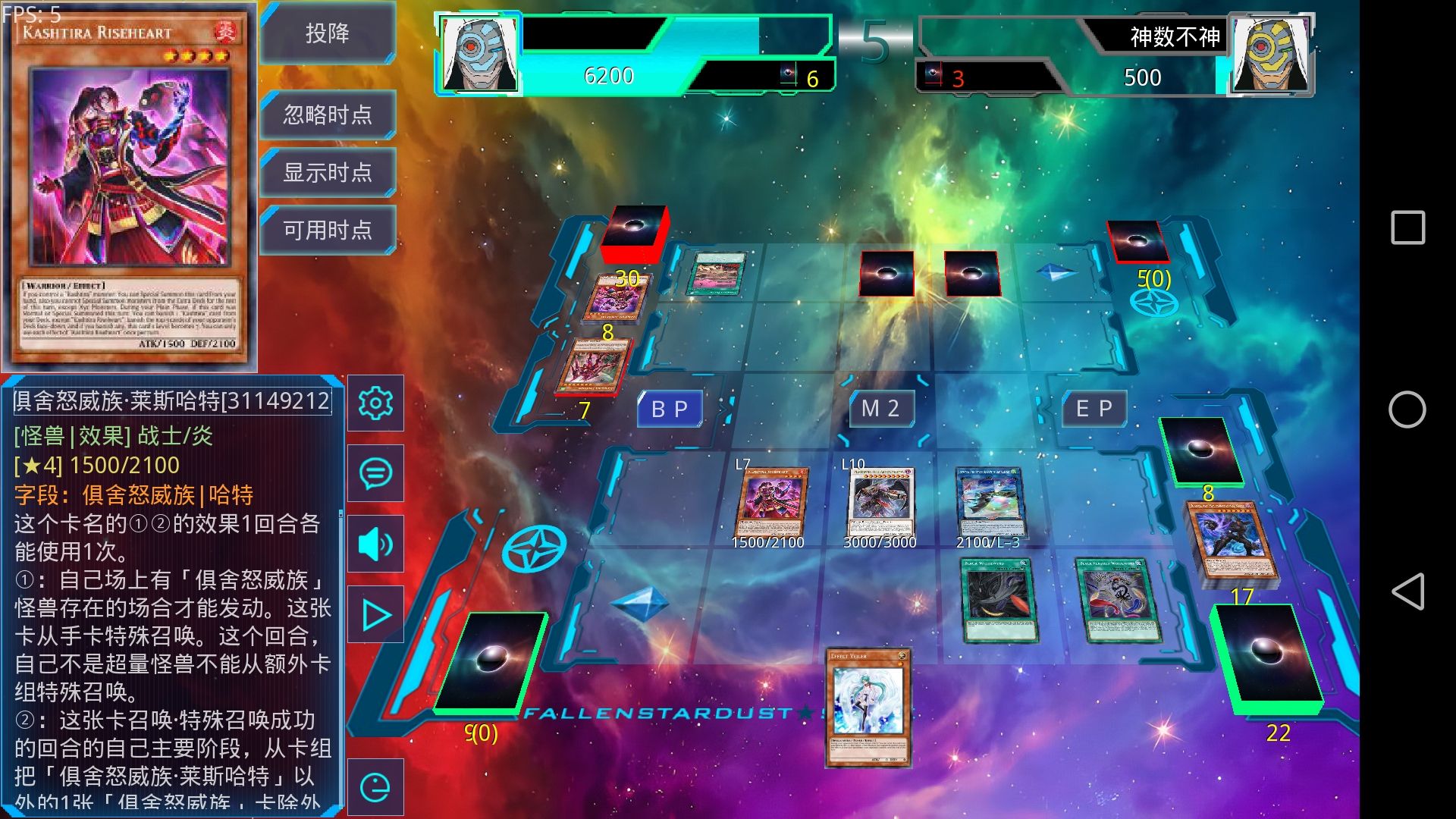The height and width of the screenshot is (819, 1456).
Task: Open the smiley emote icon
Action: pos(375,787)
